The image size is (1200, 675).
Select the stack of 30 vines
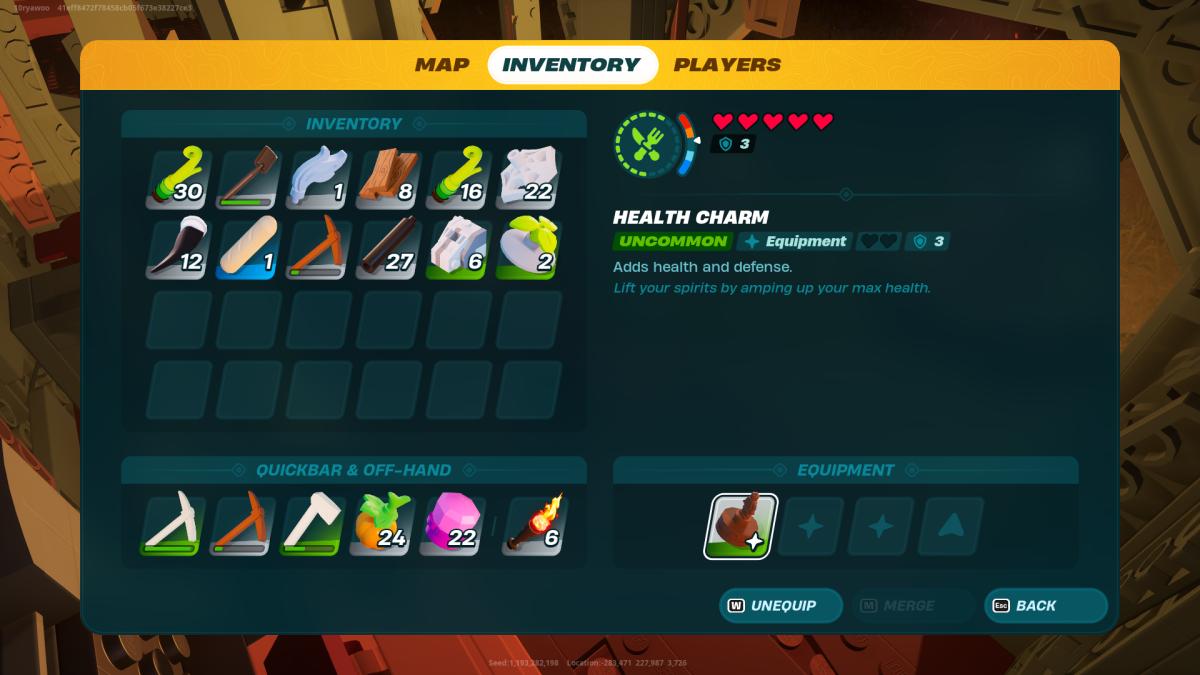177,178
